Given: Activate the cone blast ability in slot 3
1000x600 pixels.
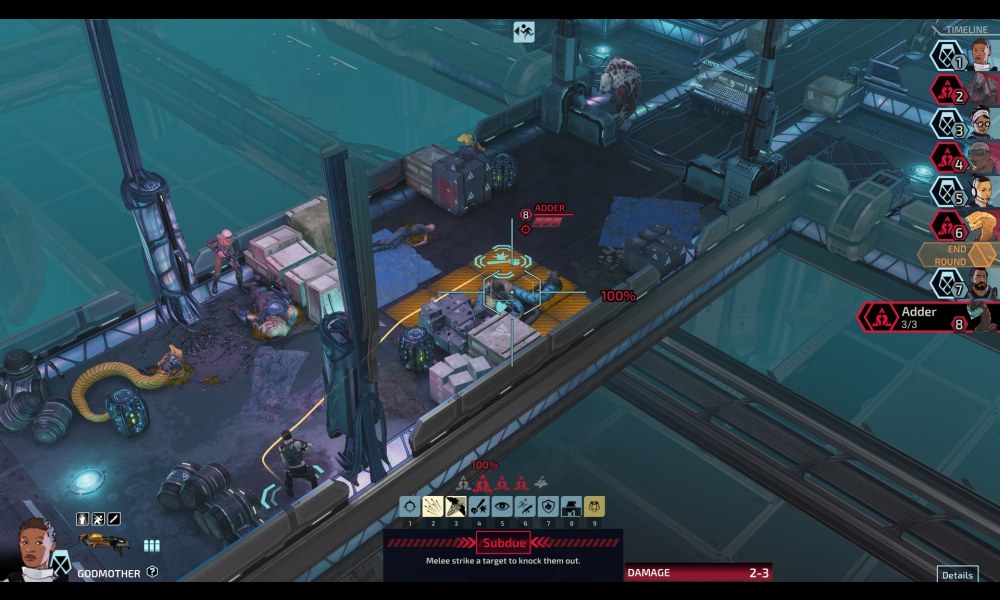Looking at the screenshot, I should 456,507.
